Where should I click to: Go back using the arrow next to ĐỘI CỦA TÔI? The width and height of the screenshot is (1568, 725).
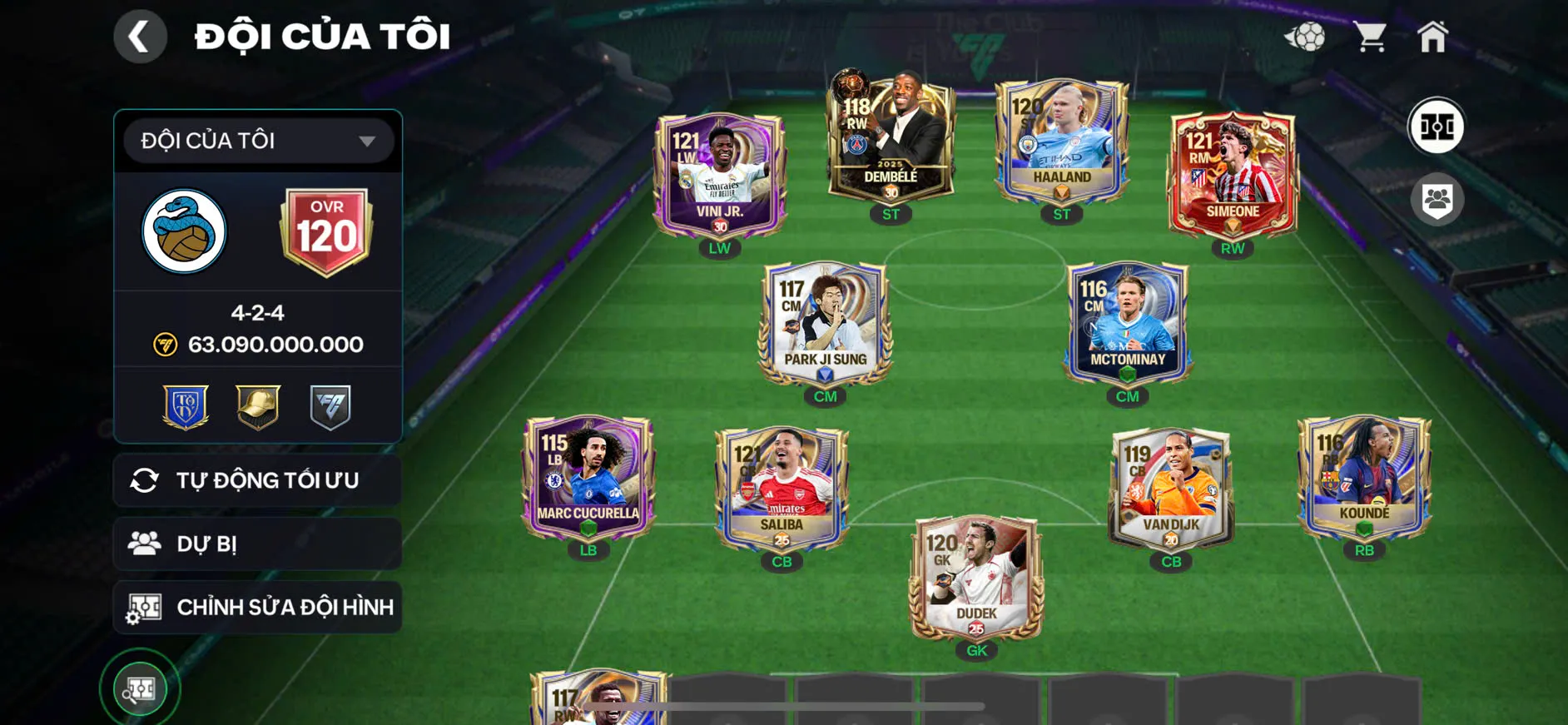pyautogui.click(x=140, y=35)
